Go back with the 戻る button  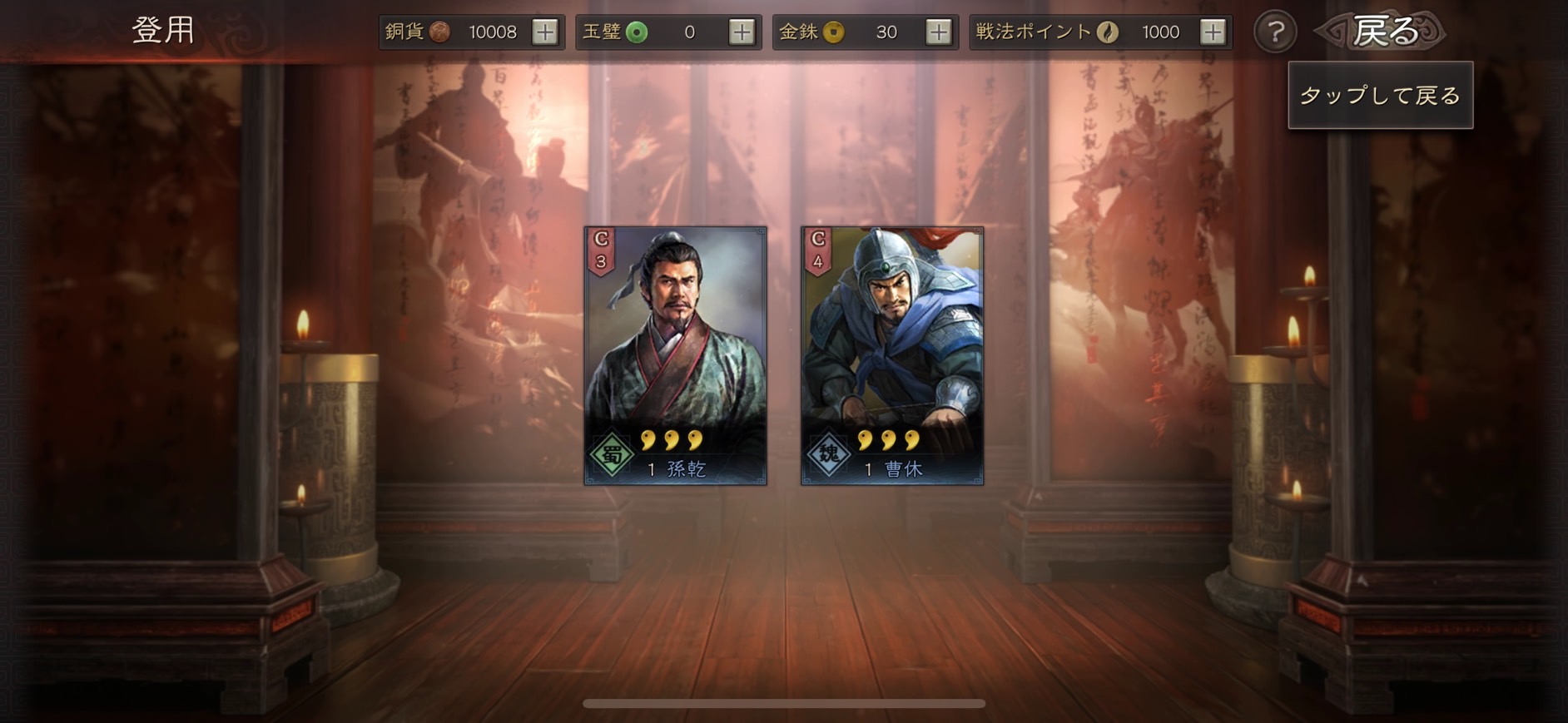(1382, 32)
